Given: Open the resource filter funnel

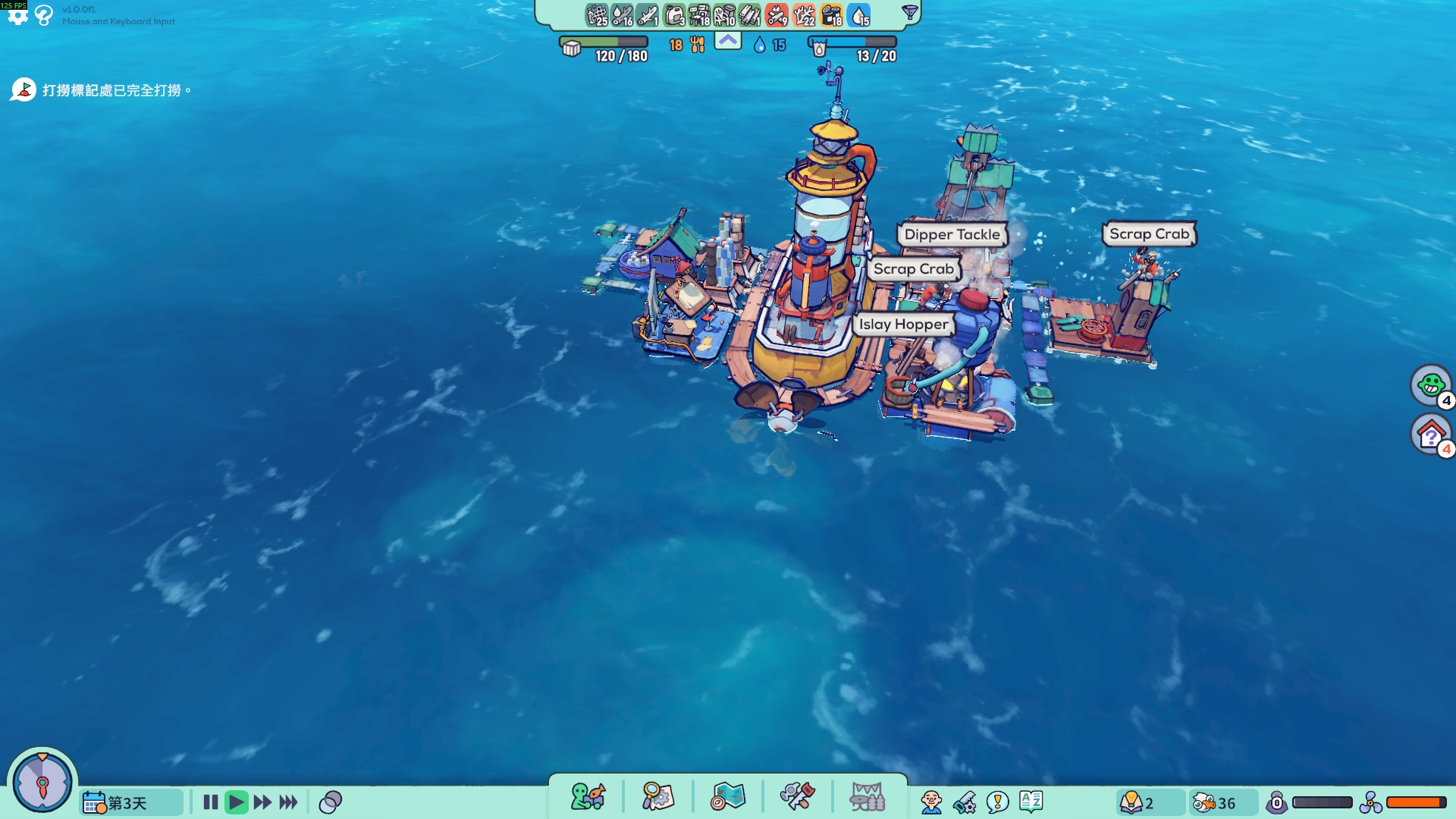Looking at the screenshot, I should 909,12.
